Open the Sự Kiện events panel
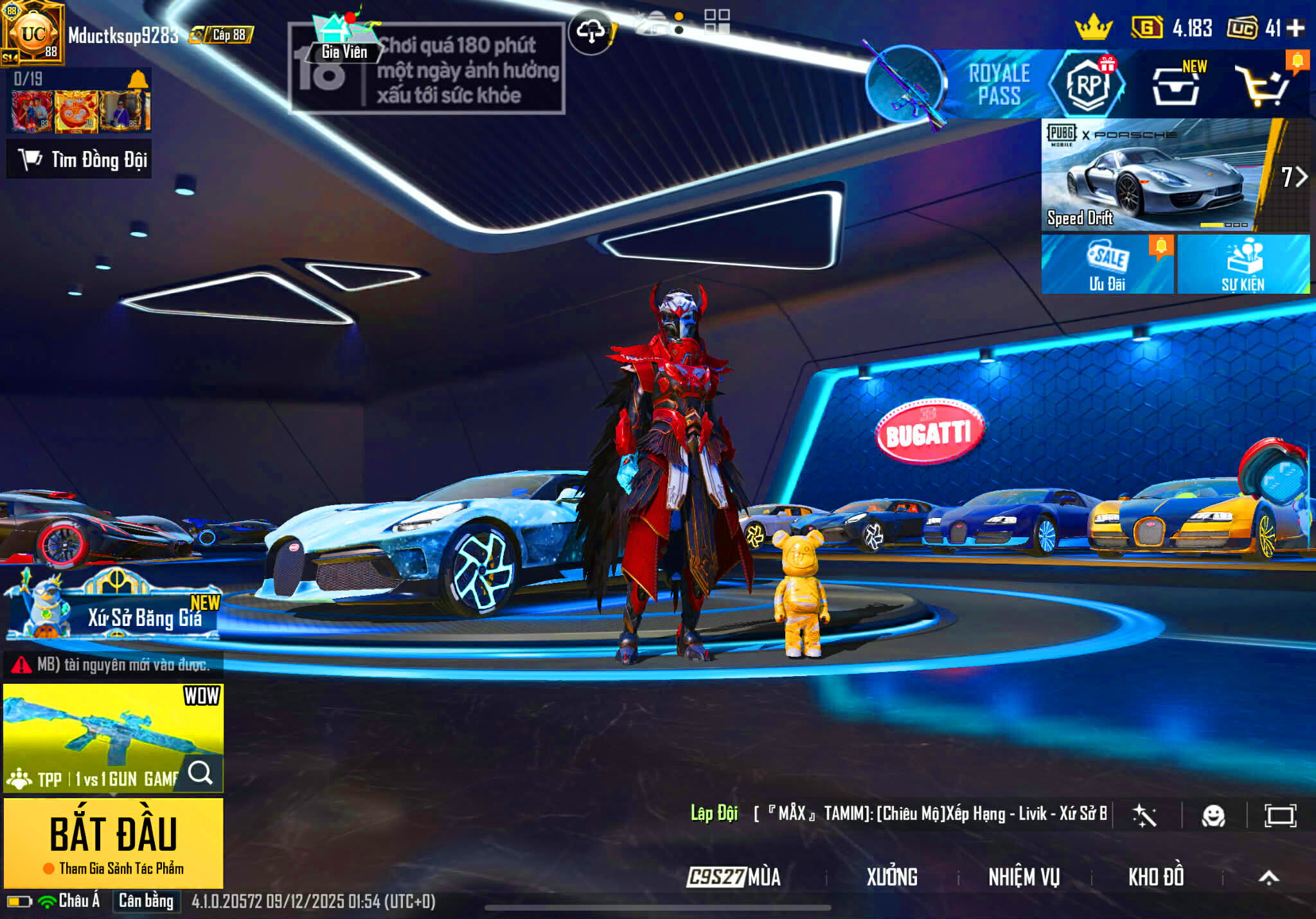Screen dimensions: 1316x919 click(x=1243, y=264)
